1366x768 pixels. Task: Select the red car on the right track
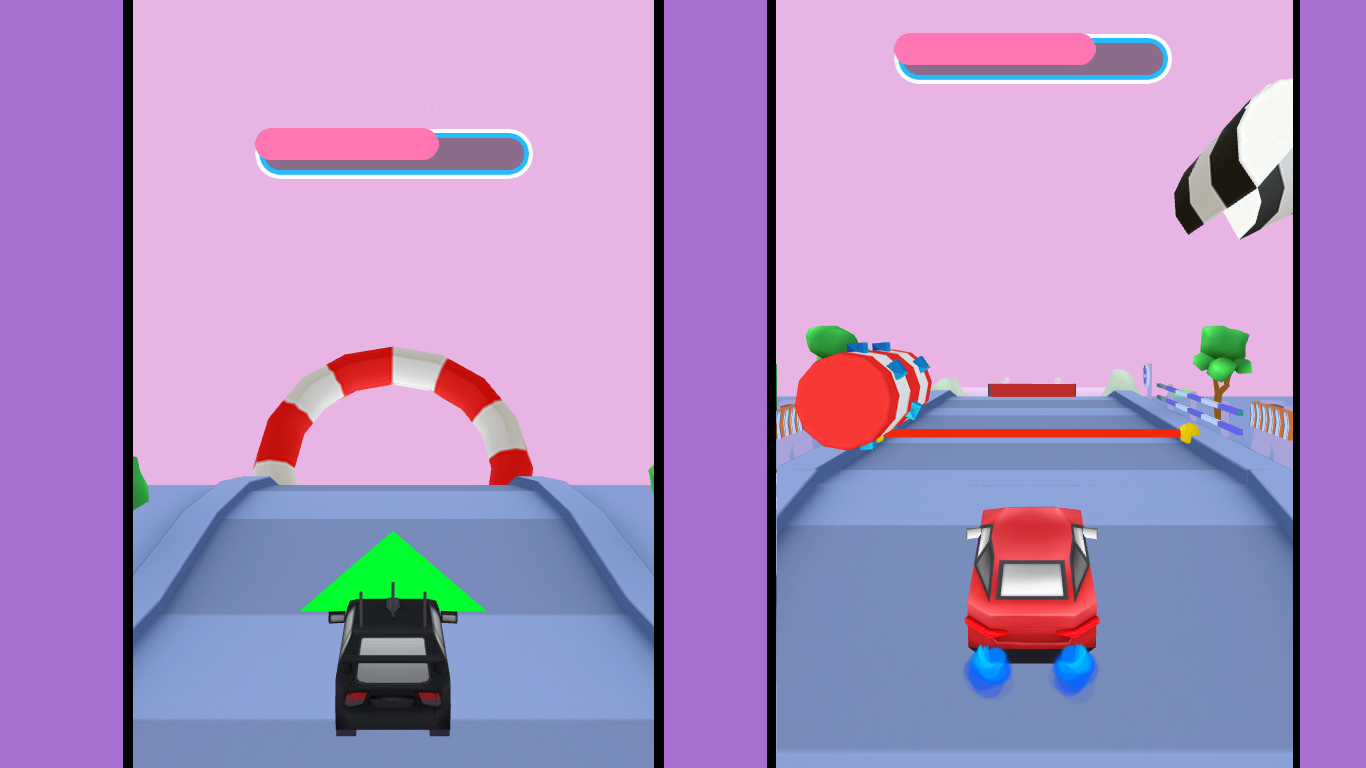1030,580
